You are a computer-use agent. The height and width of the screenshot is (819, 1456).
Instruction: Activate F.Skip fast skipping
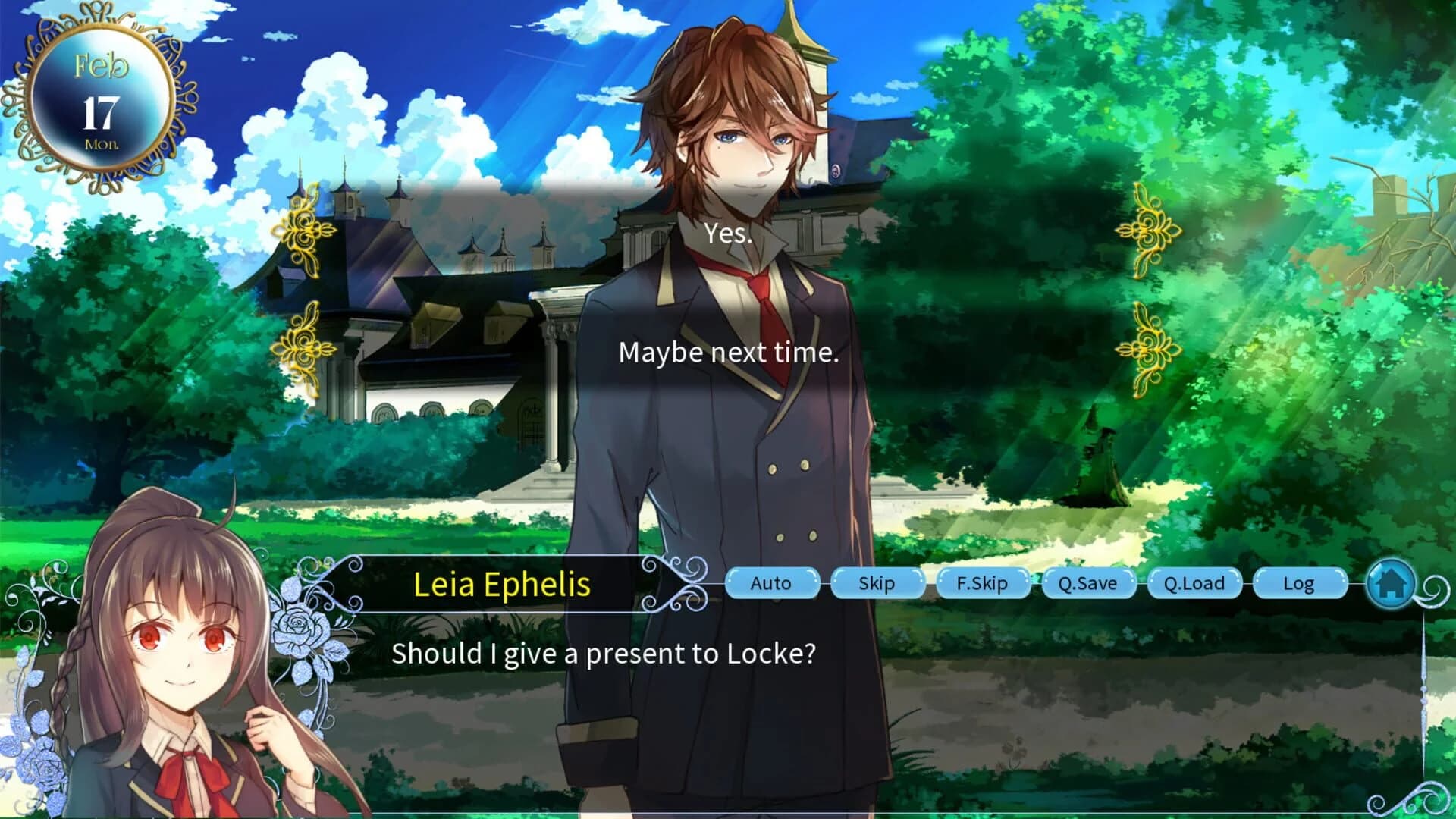pos(984,584)
